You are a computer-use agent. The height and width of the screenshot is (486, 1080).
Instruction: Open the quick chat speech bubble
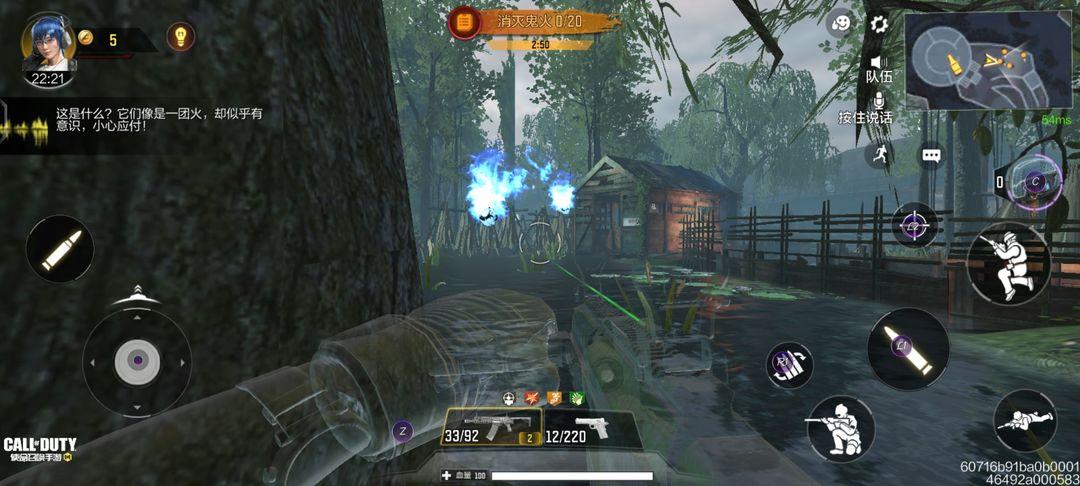coord(932,156)
